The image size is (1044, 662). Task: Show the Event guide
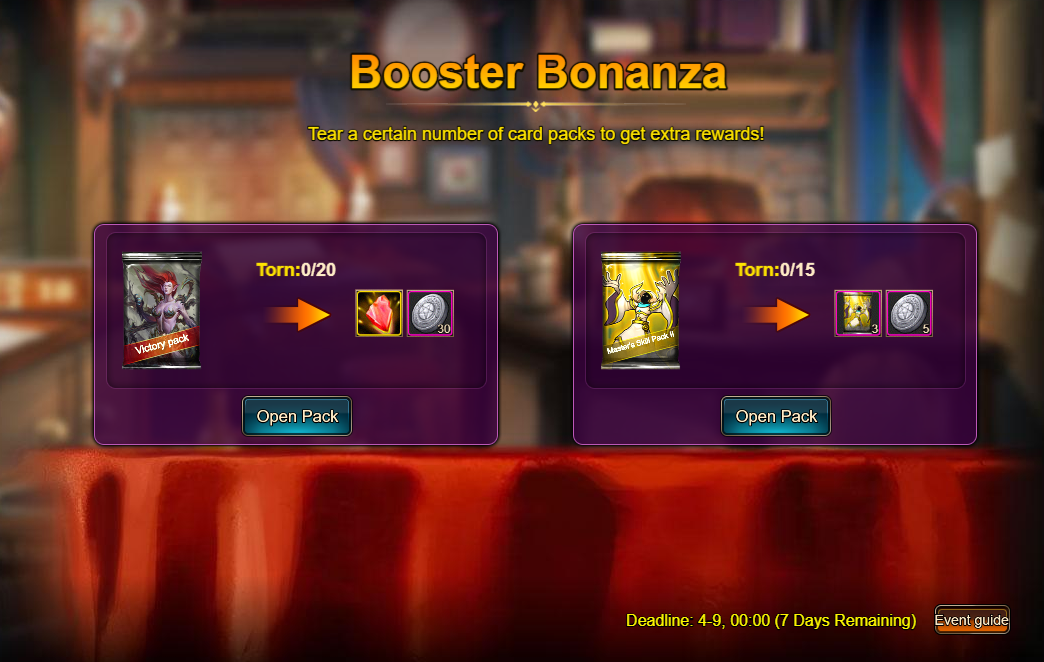click(x=971, y=620)
